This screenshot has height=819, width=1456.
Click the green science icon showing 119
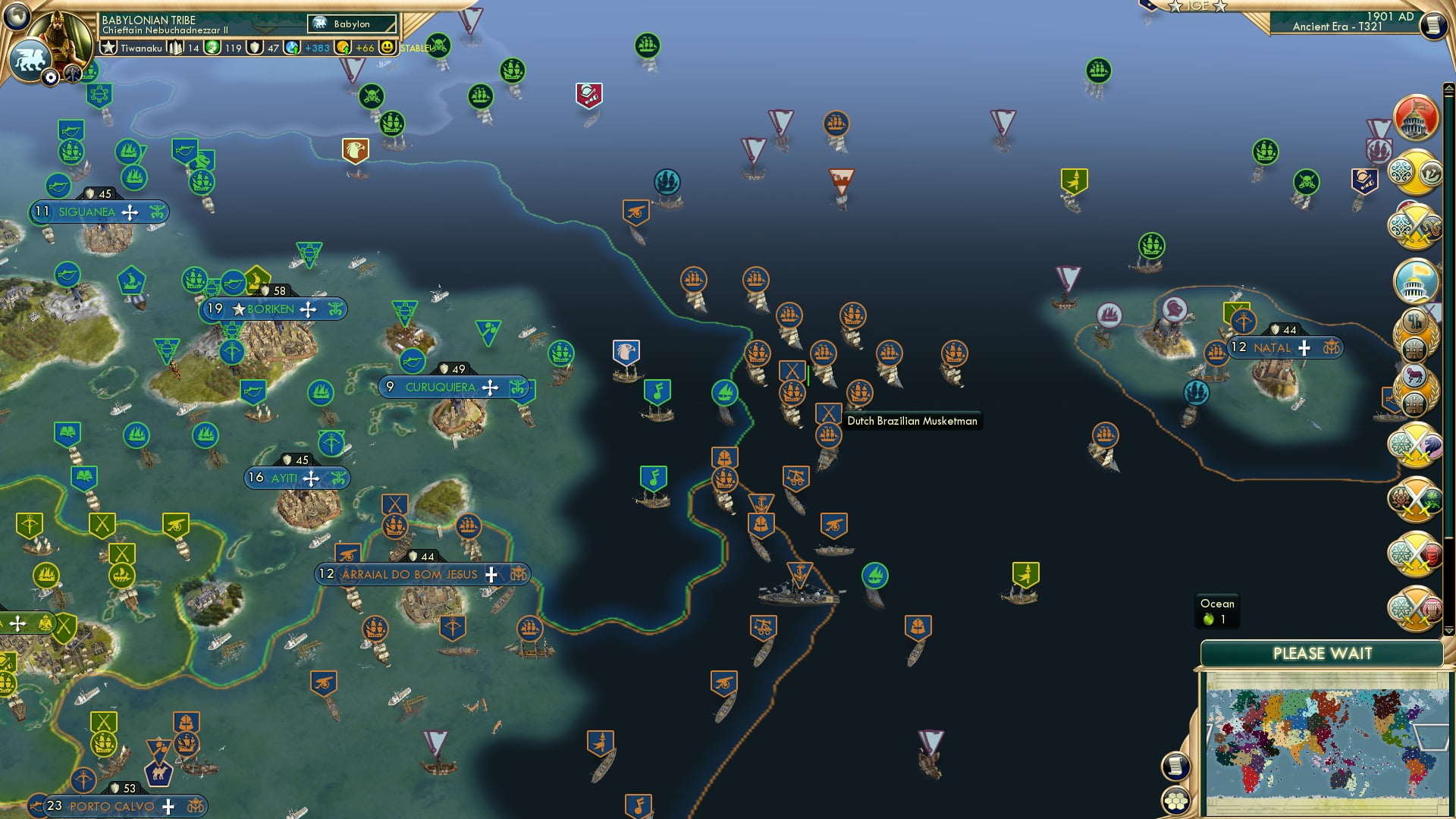coord(213,47)
